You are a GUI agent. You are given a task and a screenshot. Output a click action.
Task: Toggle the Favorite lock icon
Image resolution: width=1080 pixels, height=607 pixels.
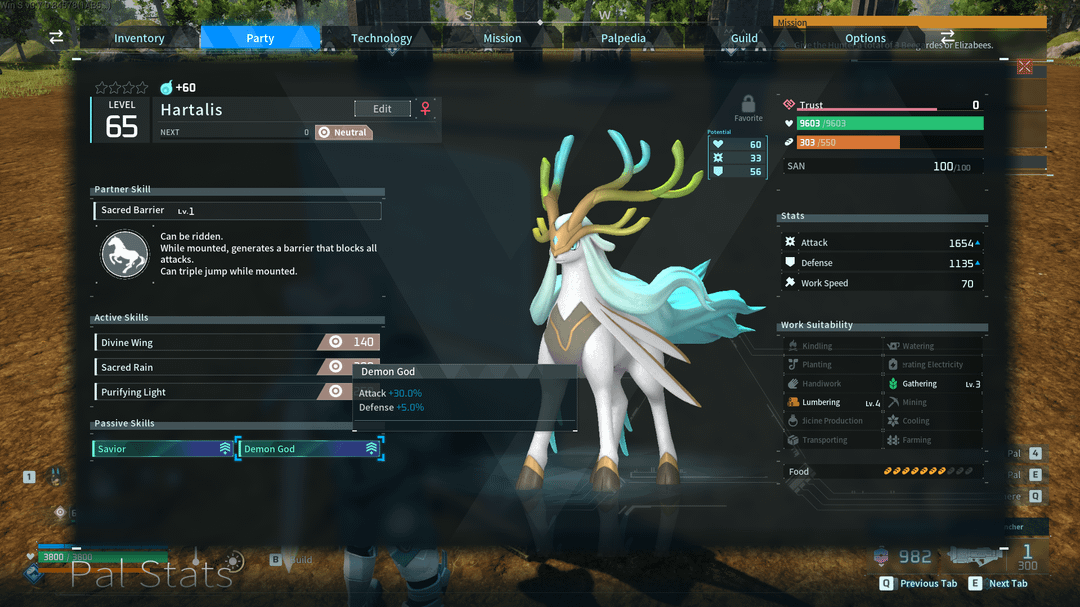(x=748, y=104)
